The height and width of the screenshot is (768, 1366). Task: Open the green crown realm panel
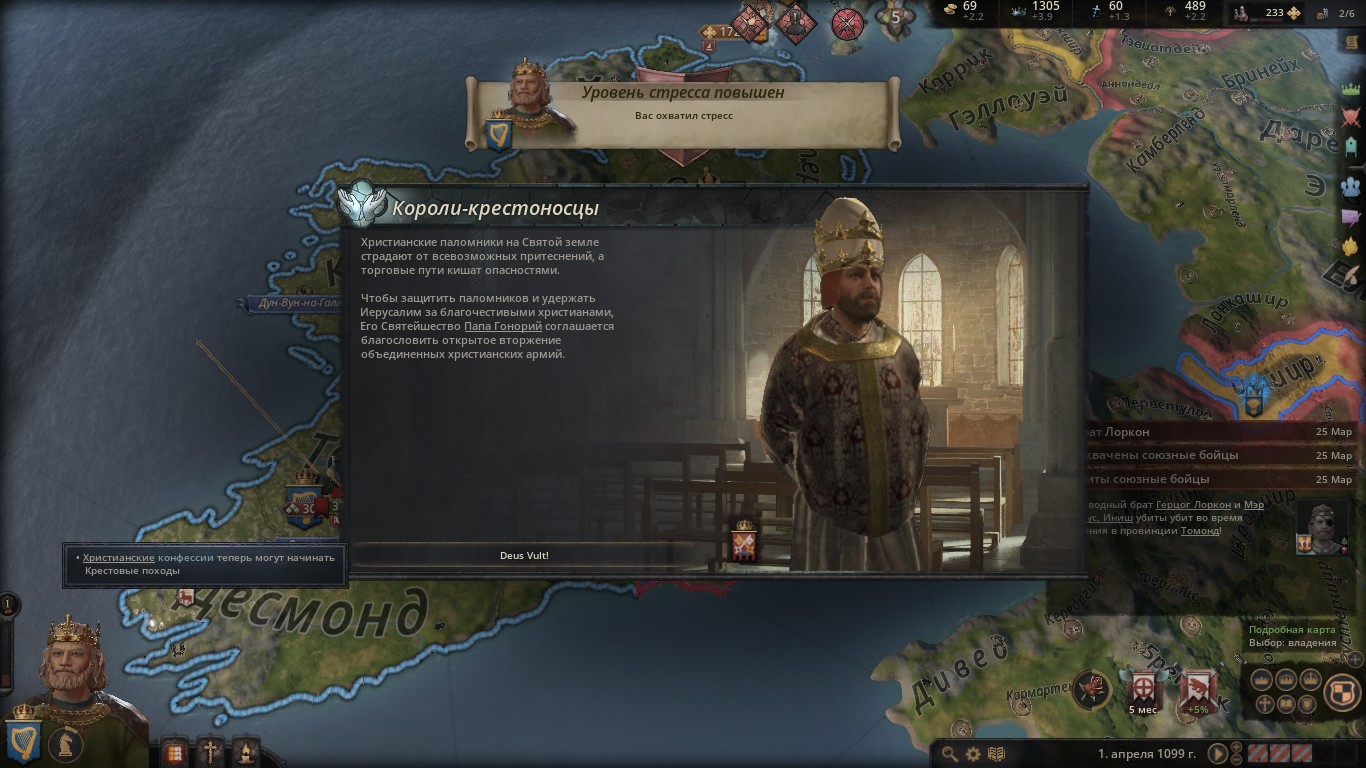[1351, 90]
